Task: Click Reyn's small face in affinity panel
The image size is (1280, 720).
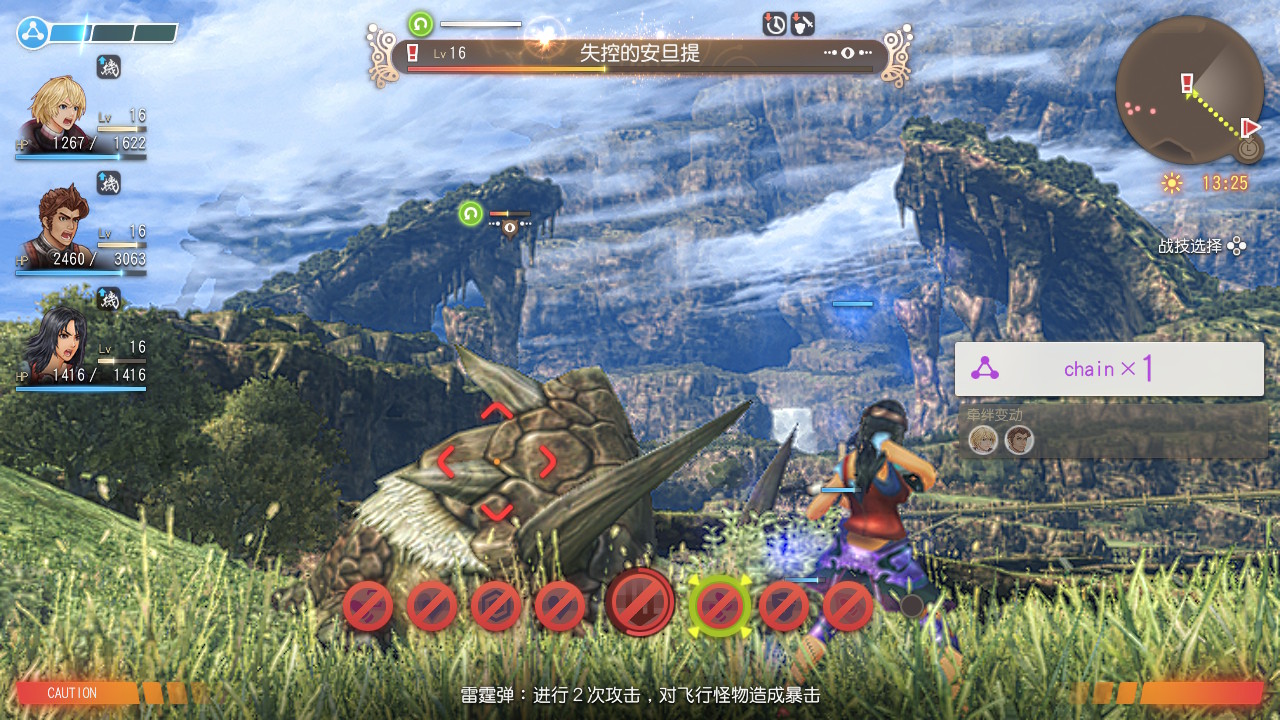Action: pos(1019,440)
